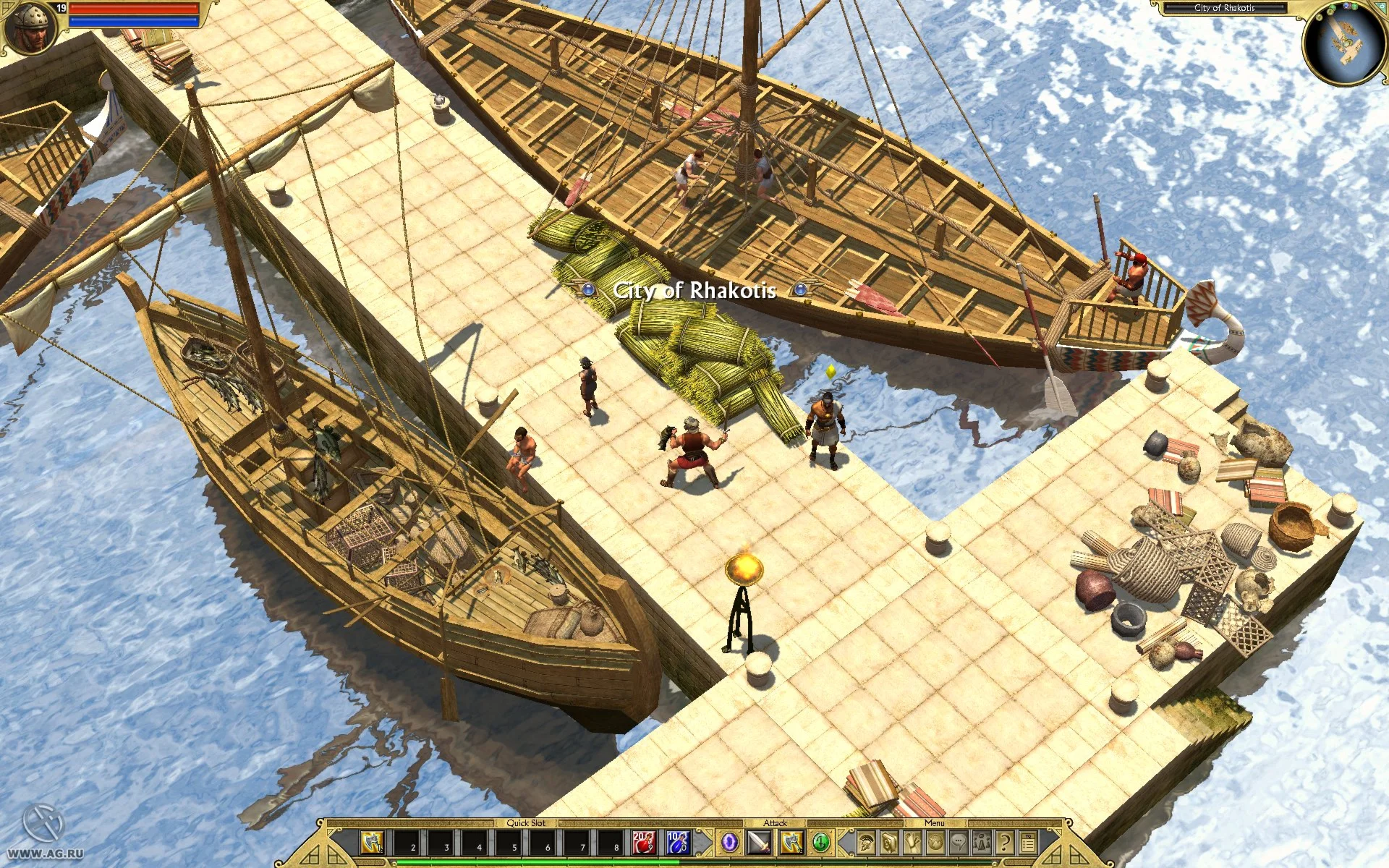The image size is (1389, 868).
Task: Open the party figures icon
Action: click(982, 843)
